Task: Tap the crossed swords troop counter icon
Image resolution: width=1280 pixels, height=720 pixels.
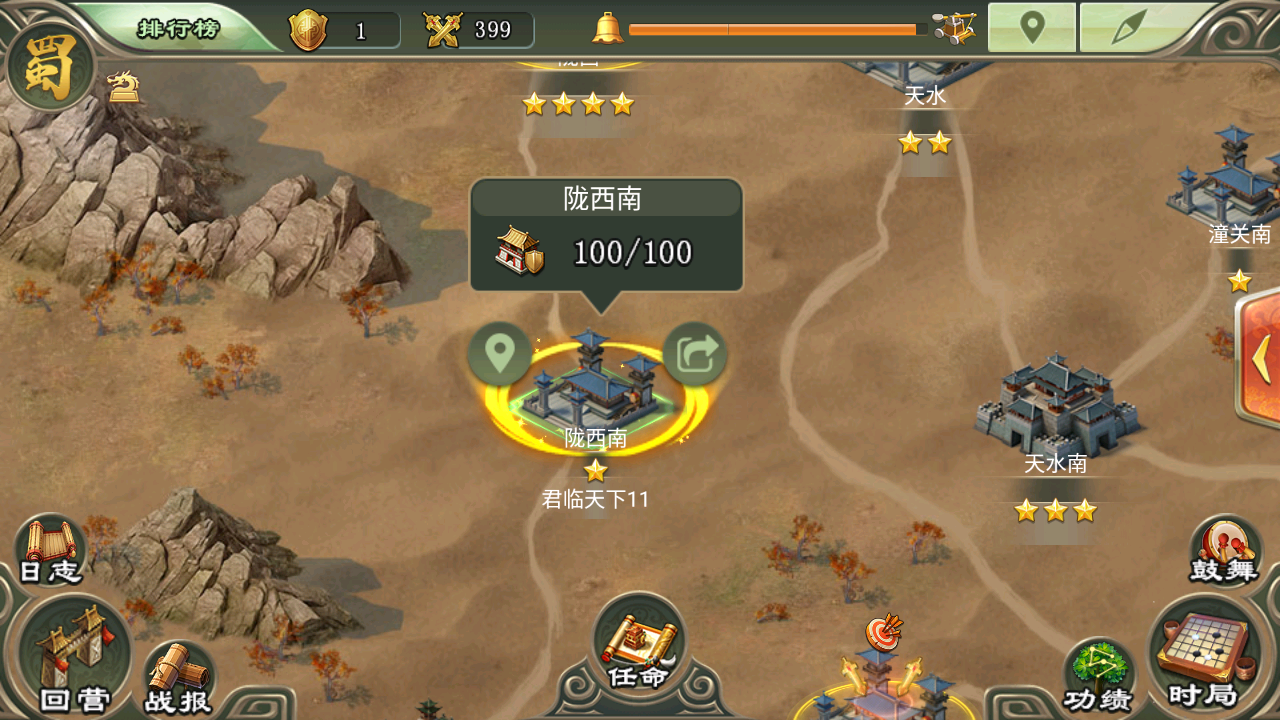Action: 442,30
